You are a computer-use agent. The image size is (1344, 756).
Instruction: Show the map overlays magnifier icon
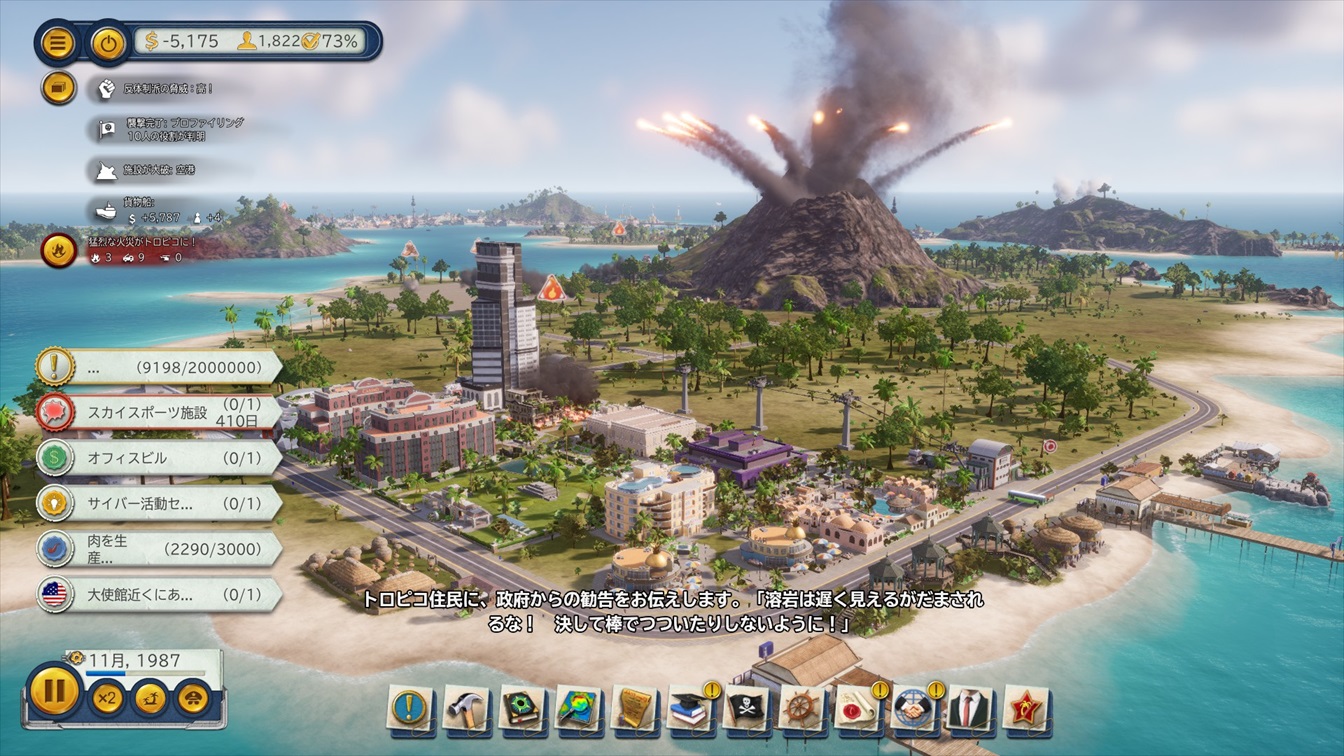[x=577, y=707]
